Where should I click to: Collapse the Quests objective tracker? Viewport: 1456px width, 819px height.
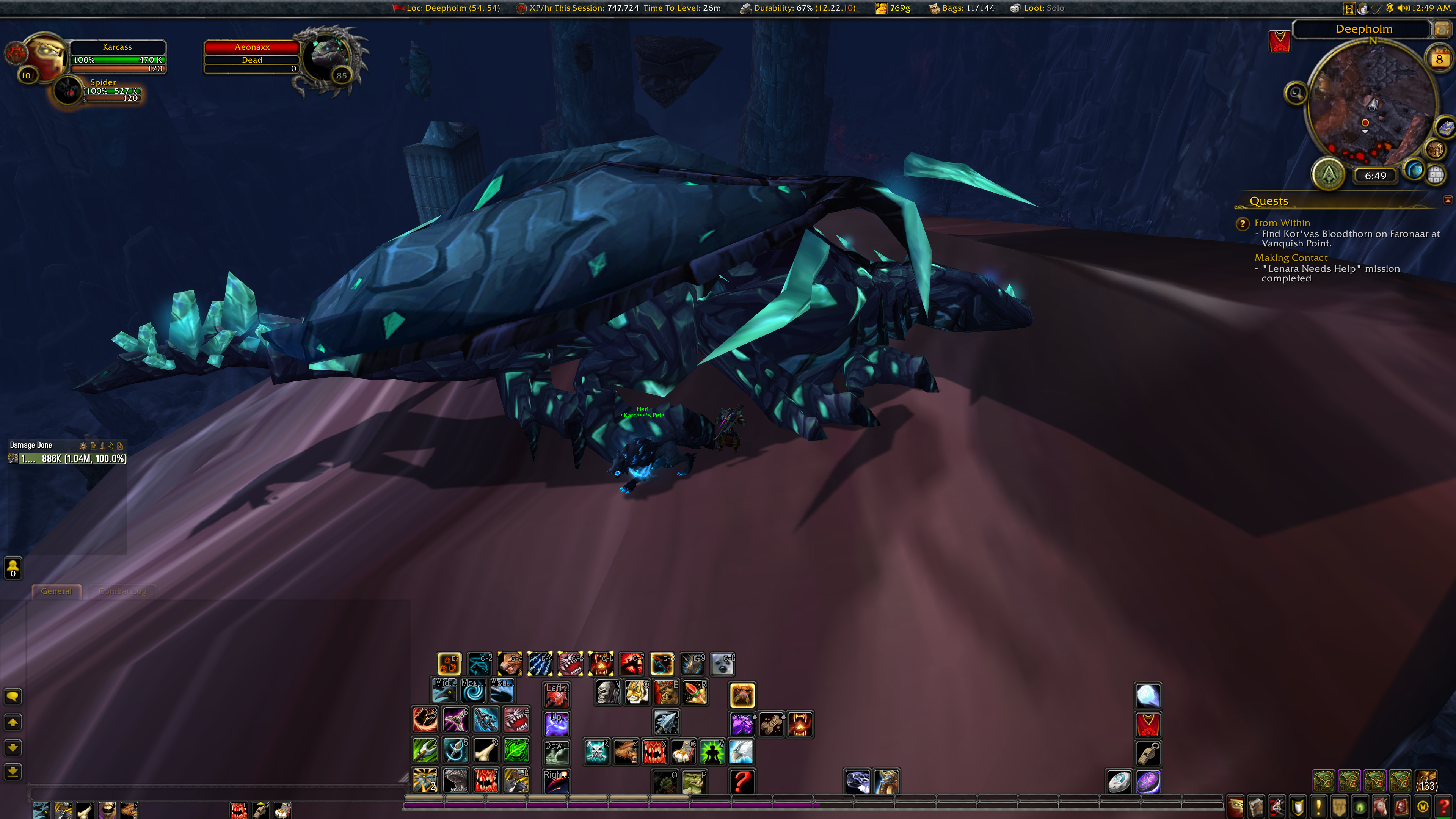pyautogui.click(x=1448, y=200)
